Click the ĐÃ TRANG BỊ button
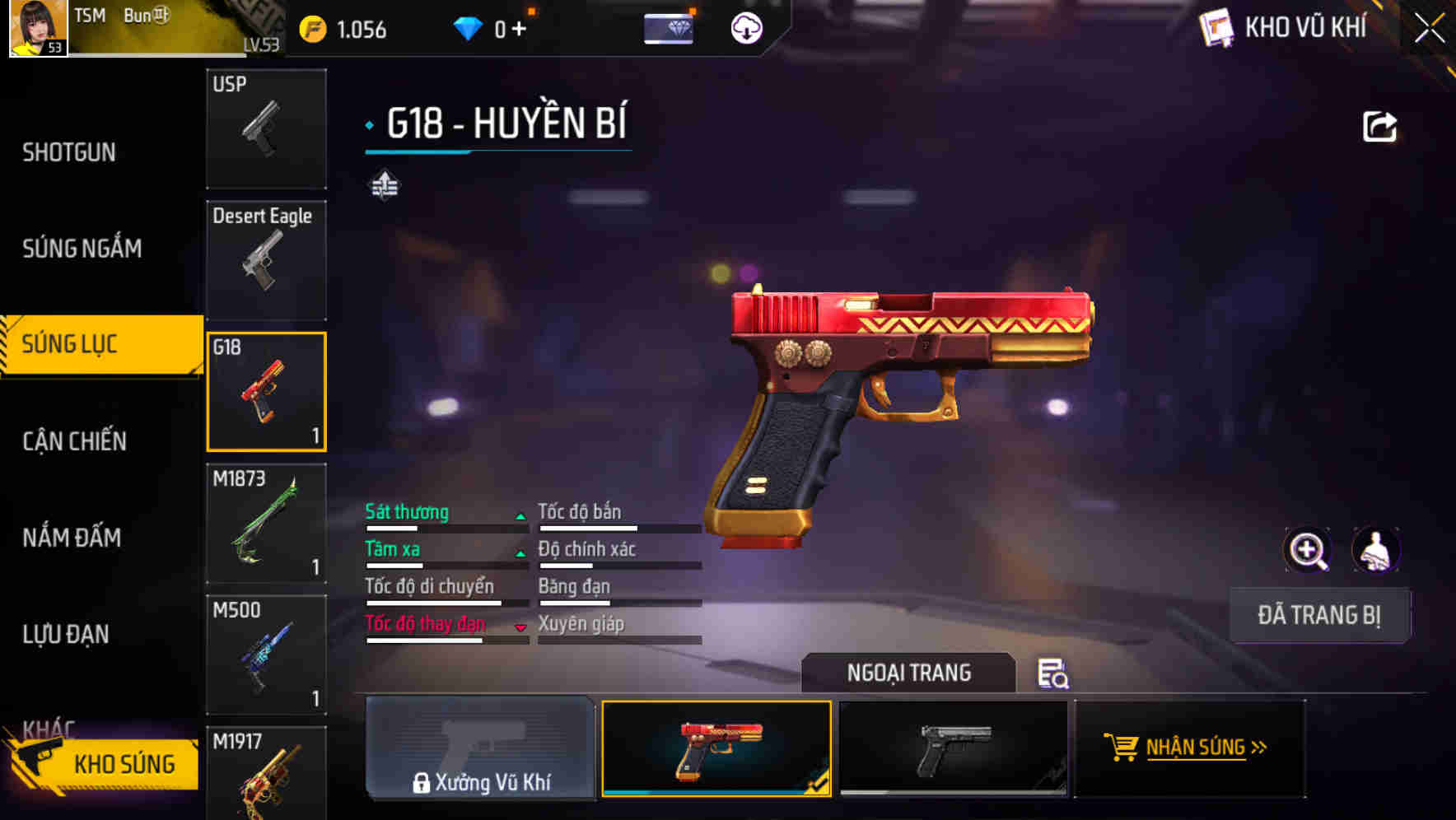Viewport: 1456px width, 820px height. (x=1318, y=615)
